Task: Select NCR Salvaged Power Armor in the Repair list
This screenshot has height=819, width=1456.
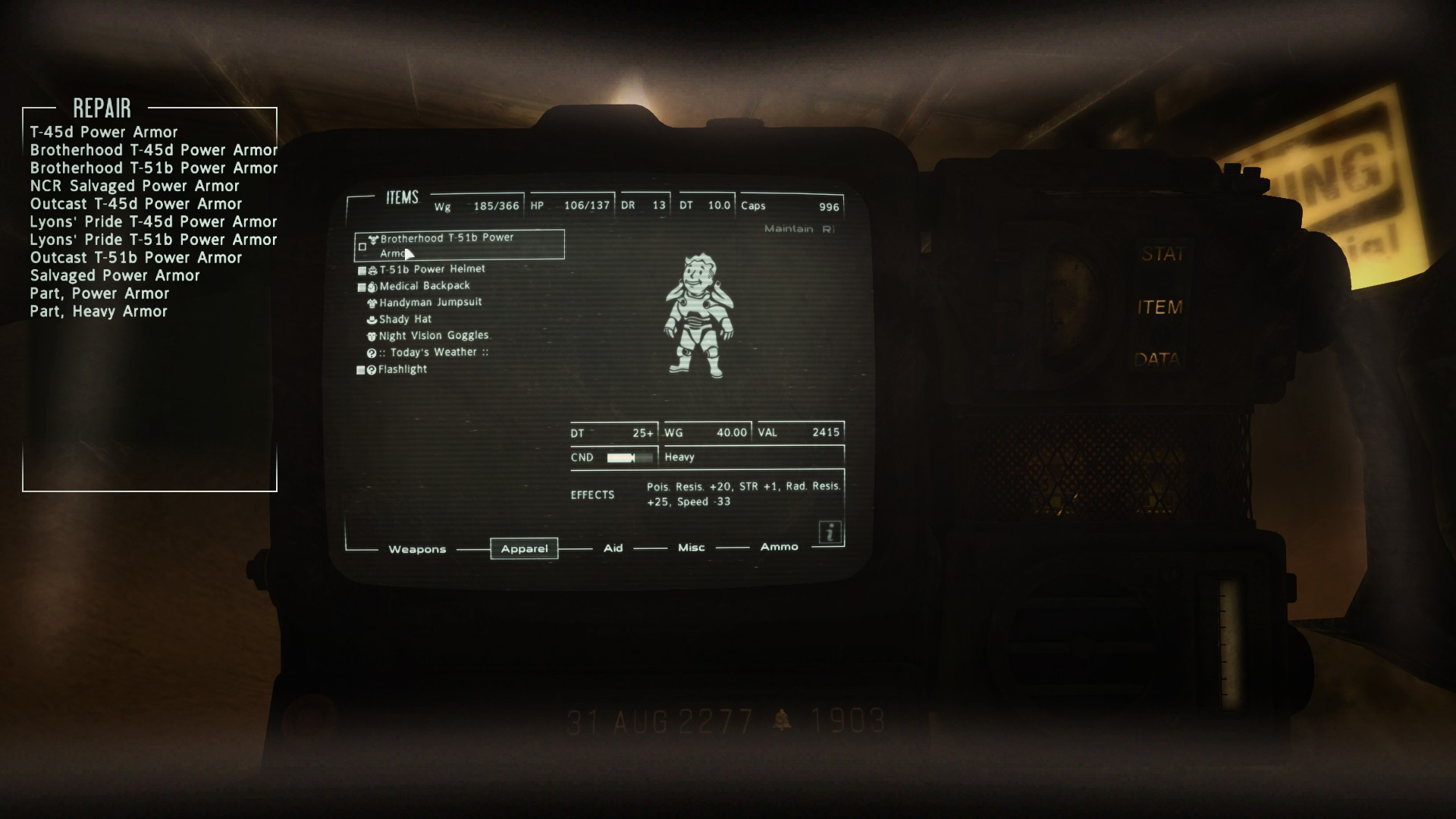Action: click(134, 186)
